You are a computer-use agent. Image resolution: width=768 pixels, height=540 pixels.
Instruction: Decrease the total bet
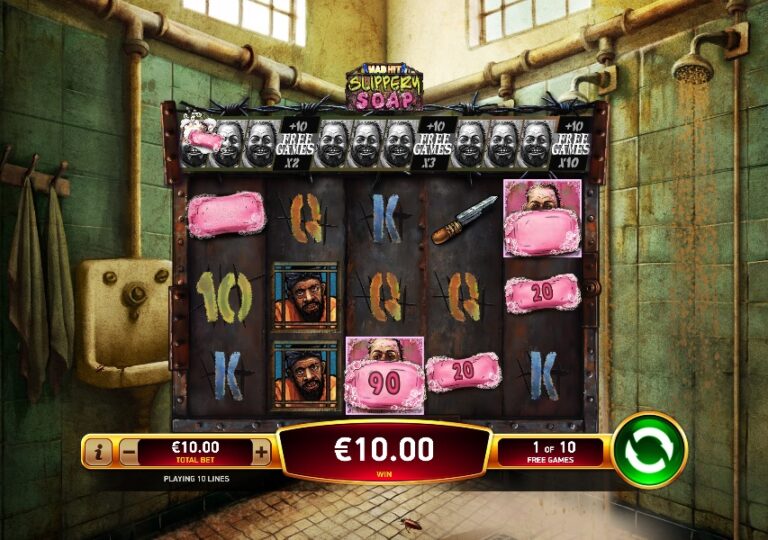tap(129, 452)
